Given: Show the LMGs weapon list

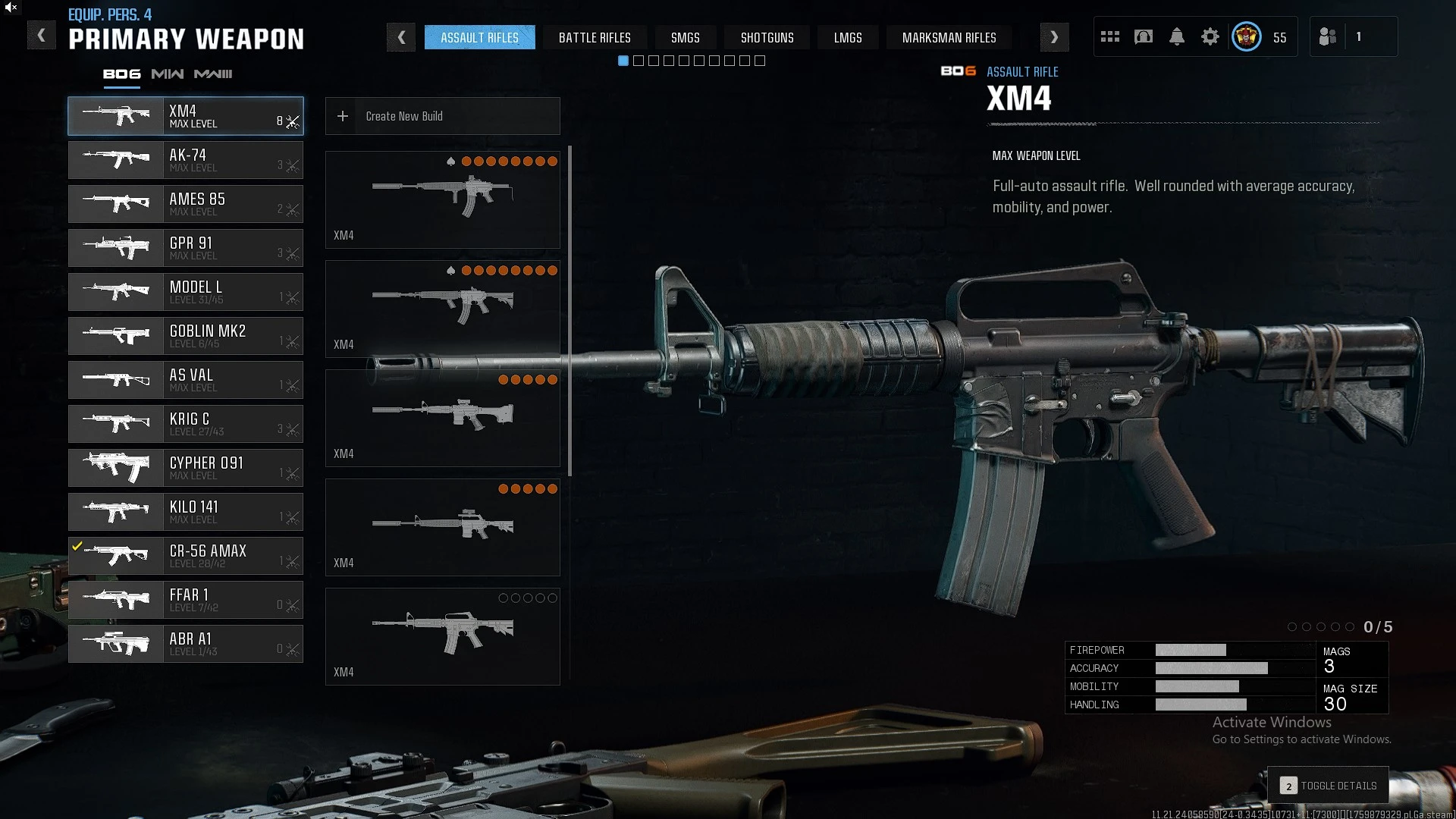Looking at the screenshot, I should (x=847, y=37).
